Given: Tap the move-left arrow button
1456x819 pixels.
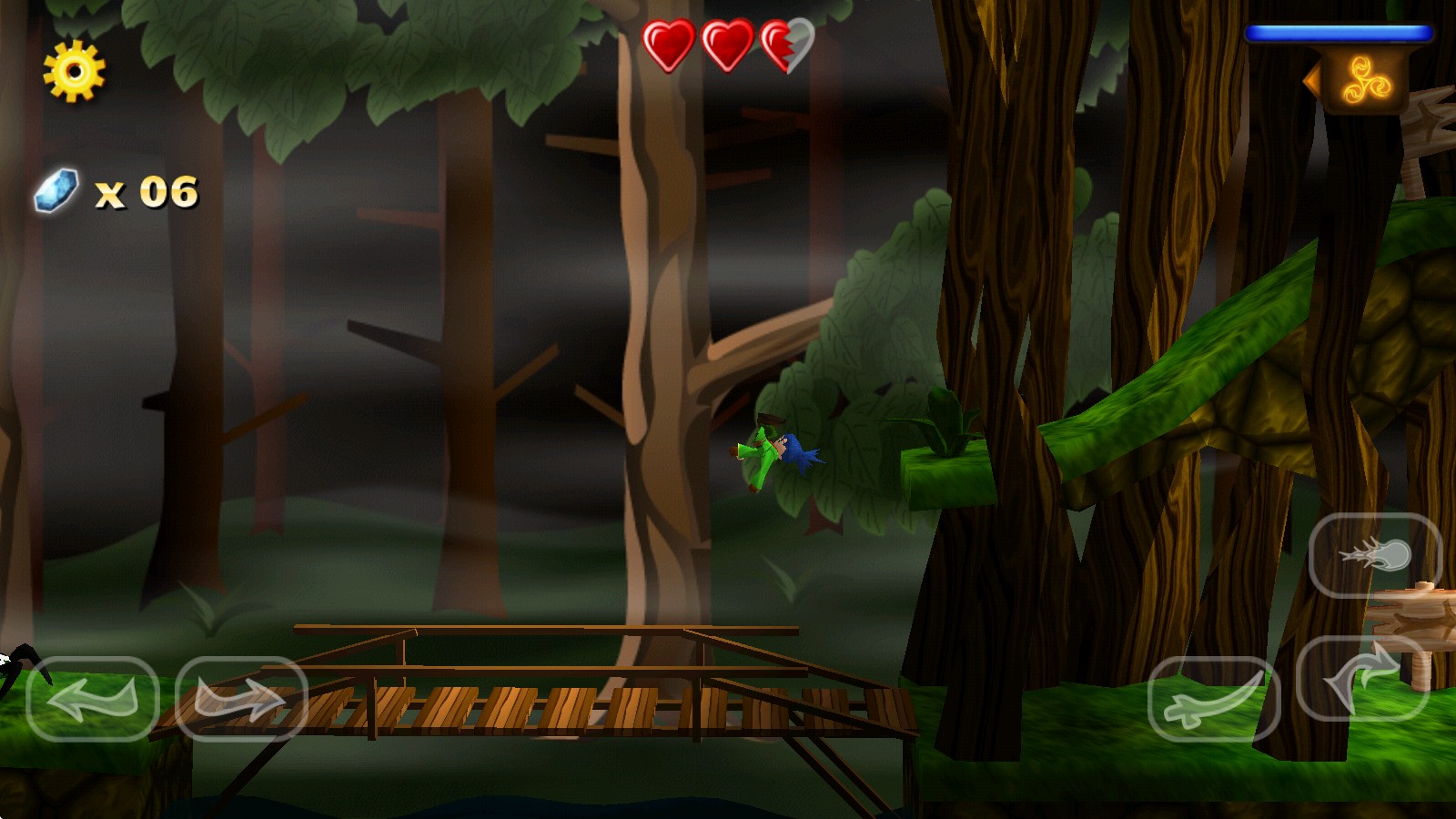Looking at the screenshot, I should [93, 698].
